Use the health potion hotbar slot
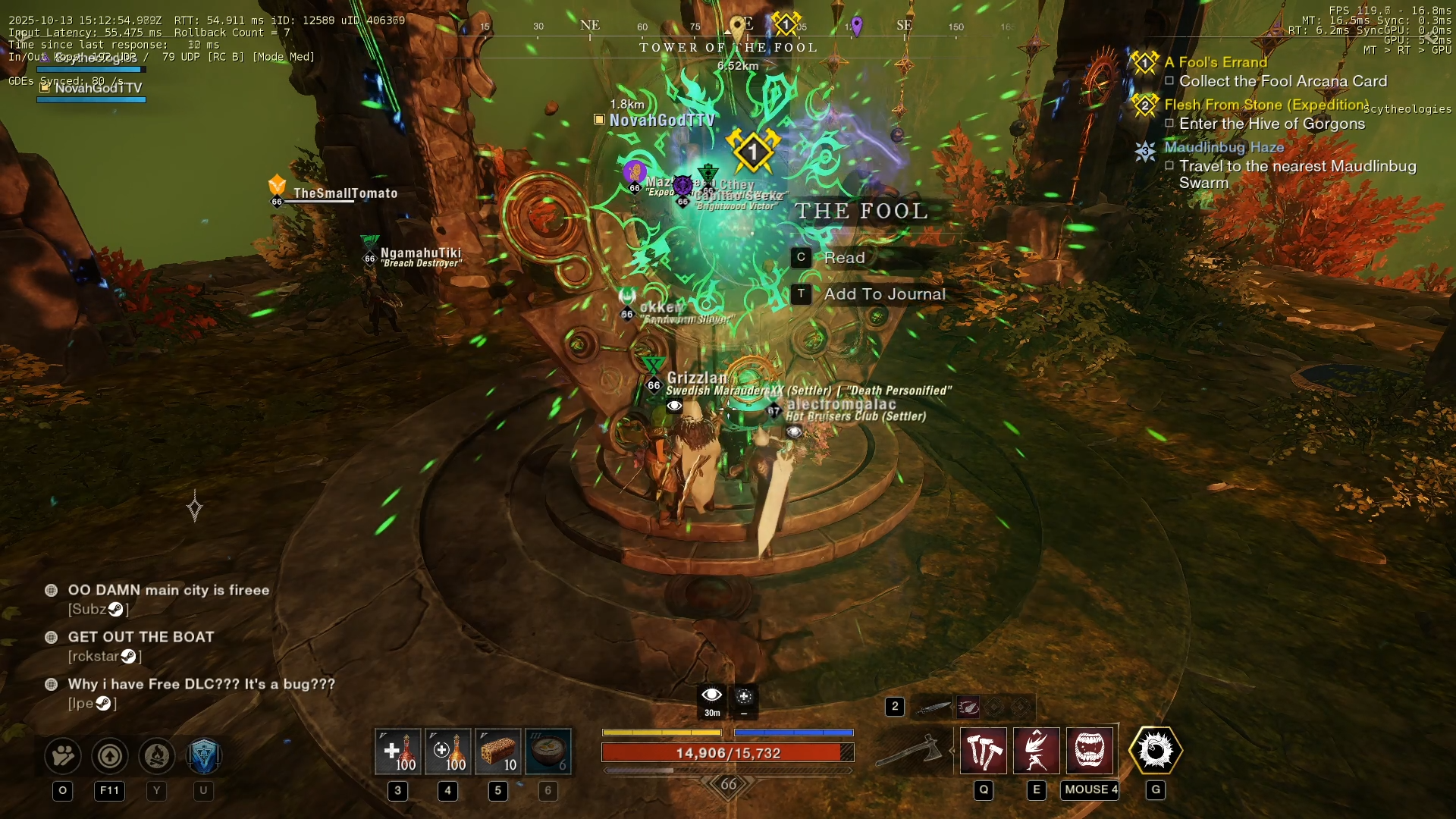The height and width of the screenshot is (819, 1456). (x=398, y=752)
